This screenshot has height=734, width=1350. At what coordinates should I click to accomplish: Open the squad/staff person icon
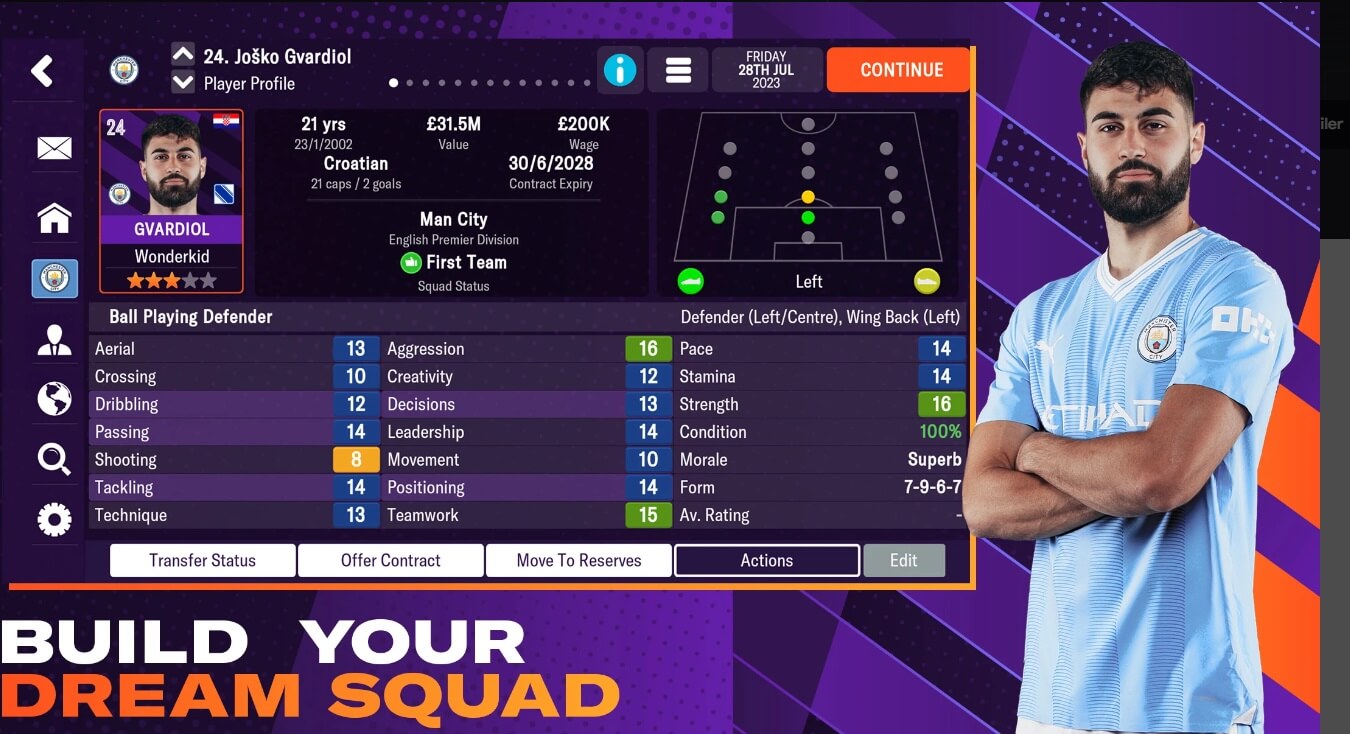pyautogui.click(x=53, y=340)
